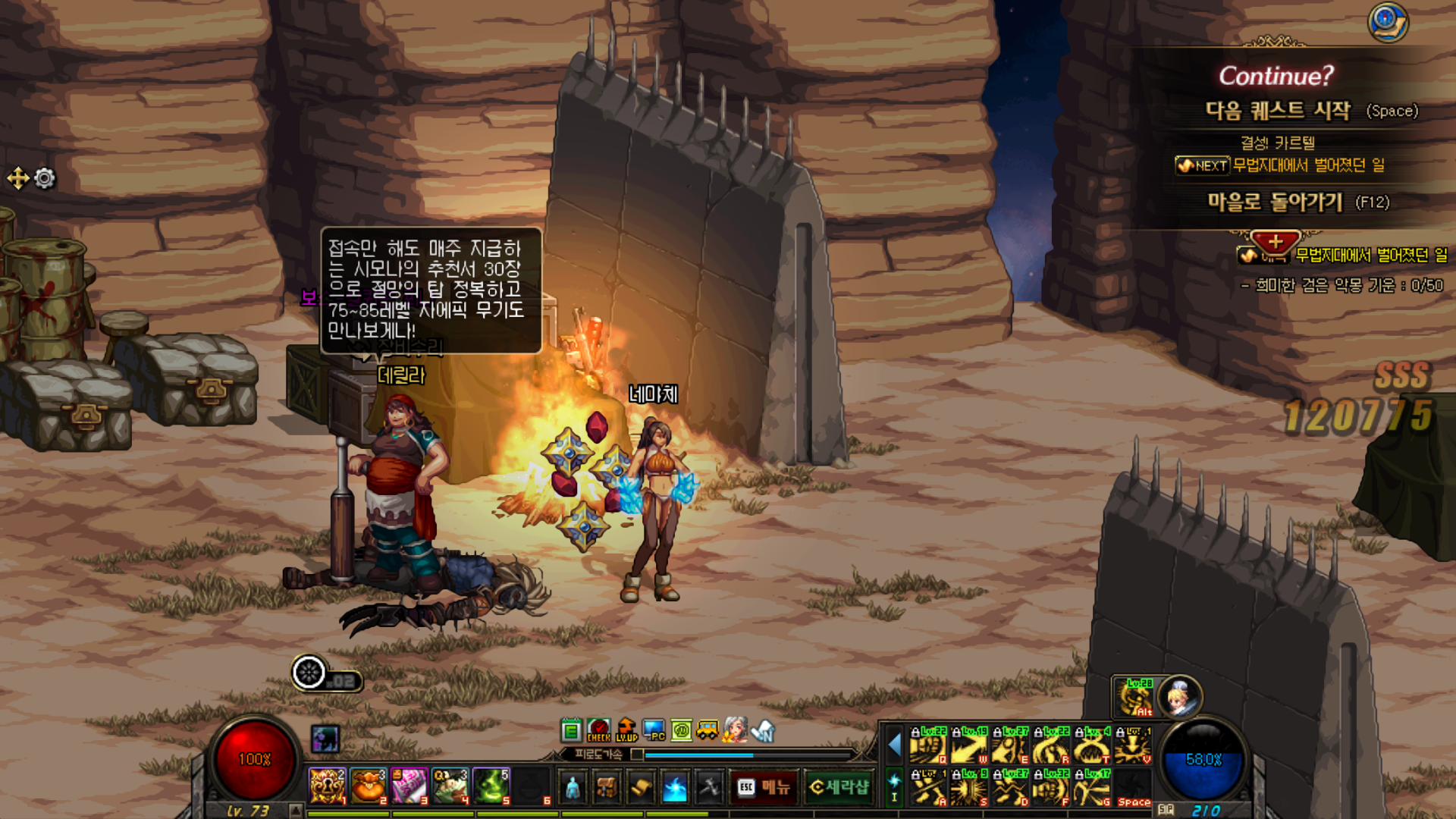Toggle the fatigue acceleration checkbox
Viewport: 1456px width, 819px height.
point(637,755)
